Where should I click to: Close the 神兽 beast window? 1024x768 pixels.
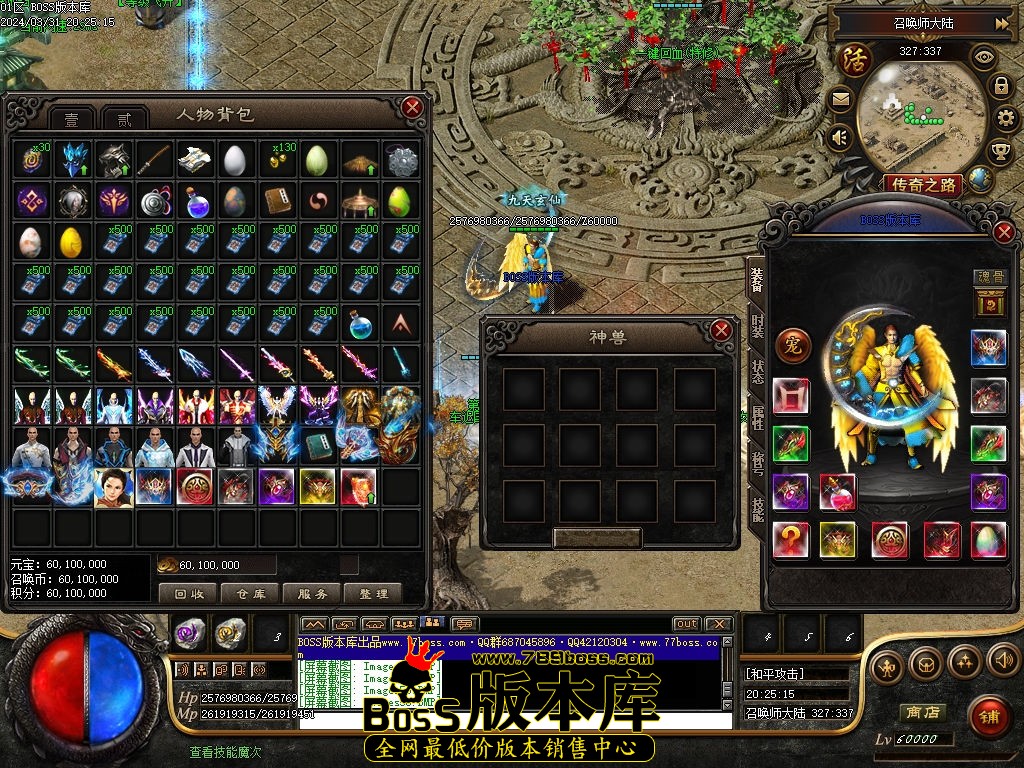721,330
